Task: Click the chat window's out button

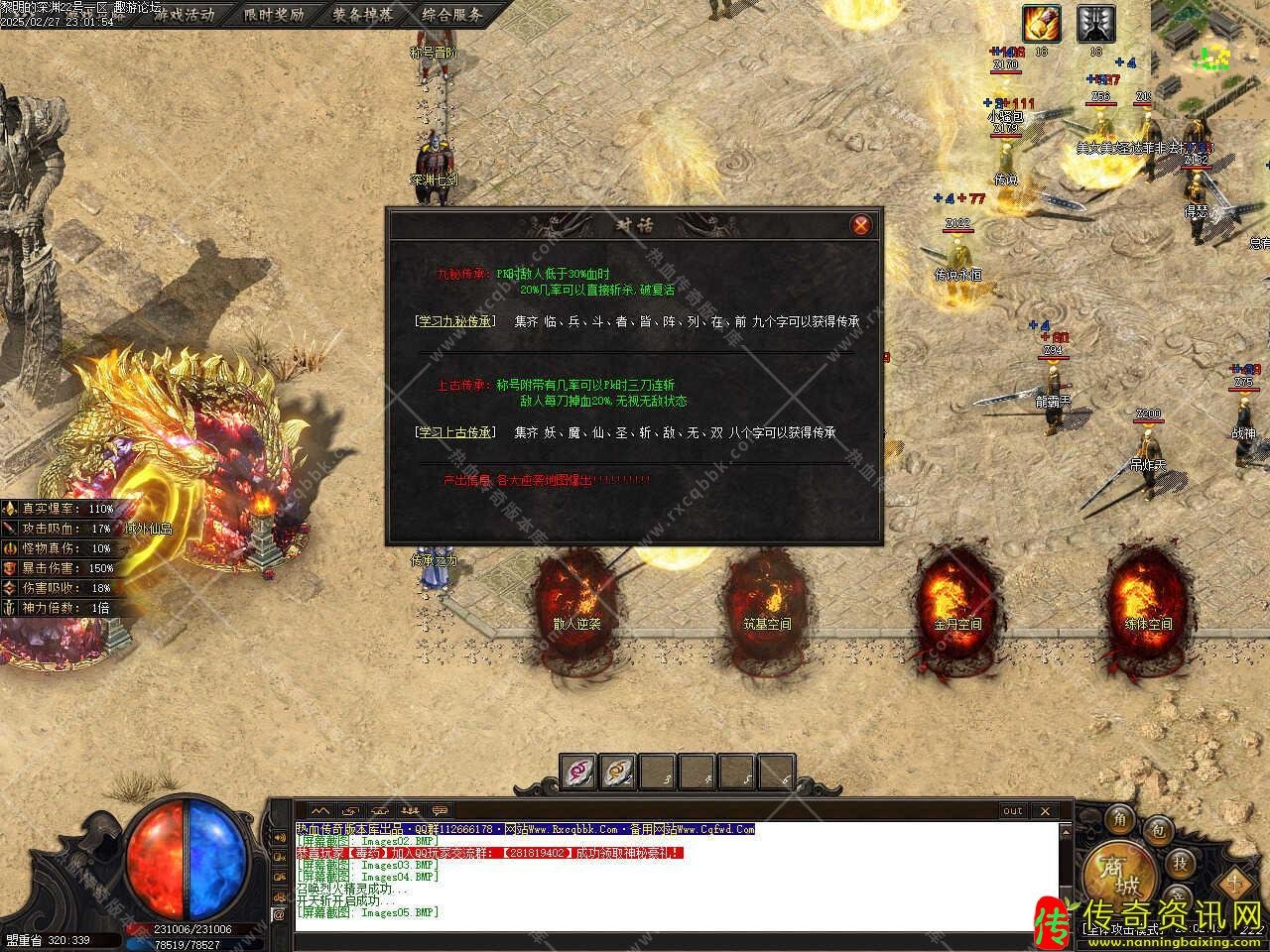Action: coord(1012,810)
